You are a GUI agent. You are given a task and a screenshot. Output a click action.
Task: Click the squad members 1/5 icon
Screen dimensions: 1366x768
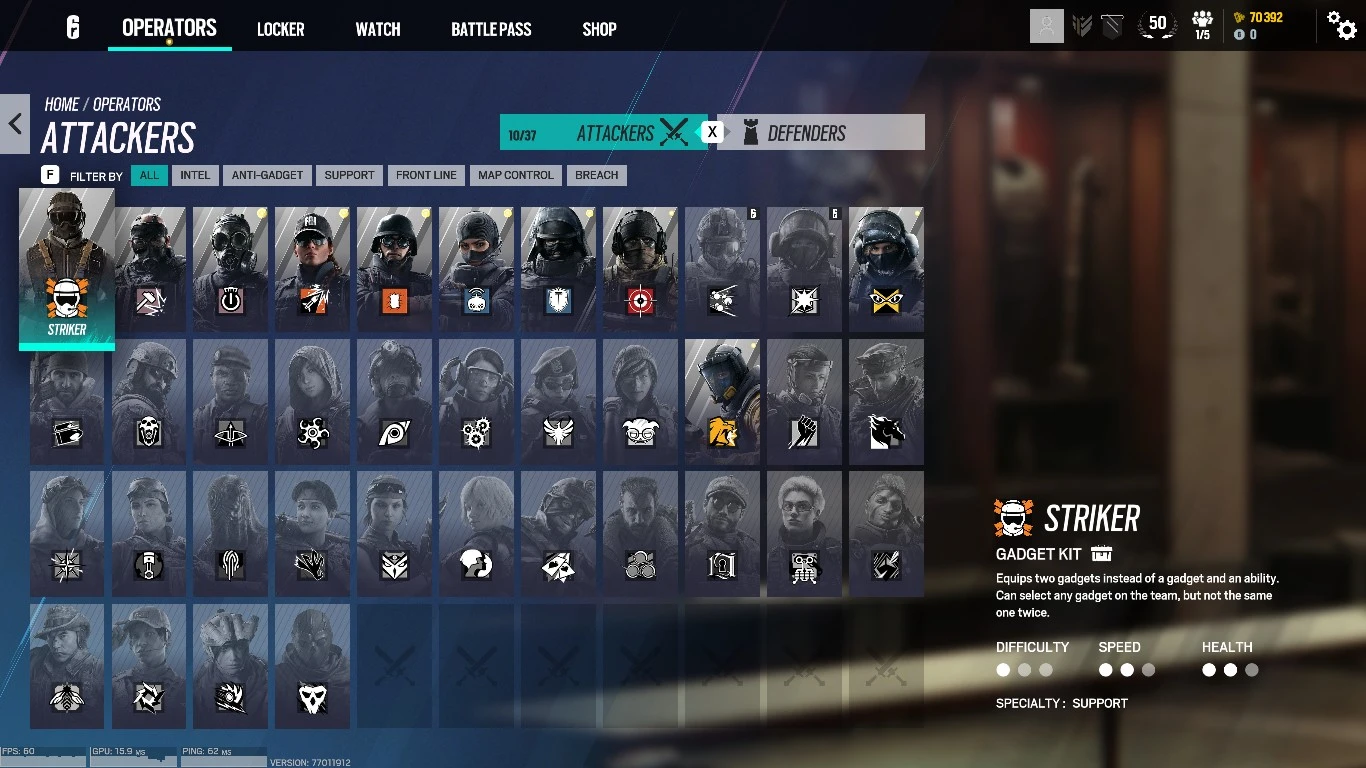click(1202, 25)
